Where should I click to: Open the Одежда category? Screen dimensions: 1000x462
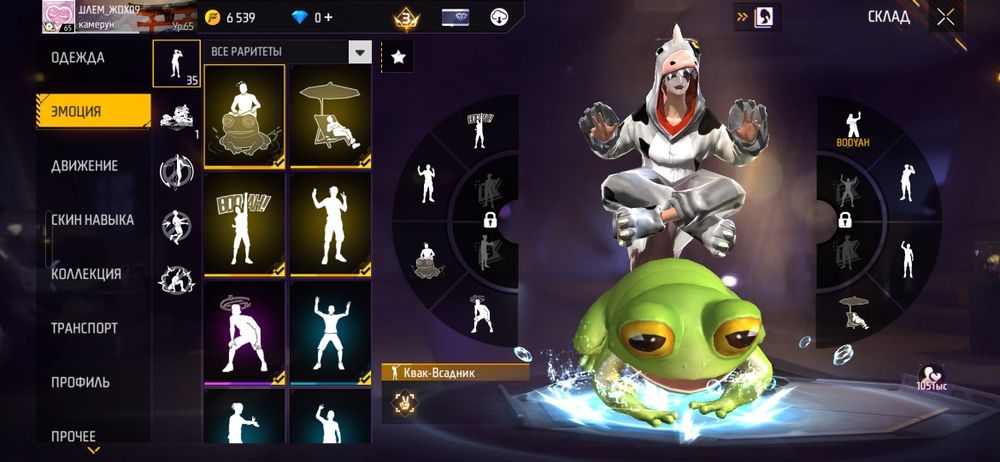78,58
